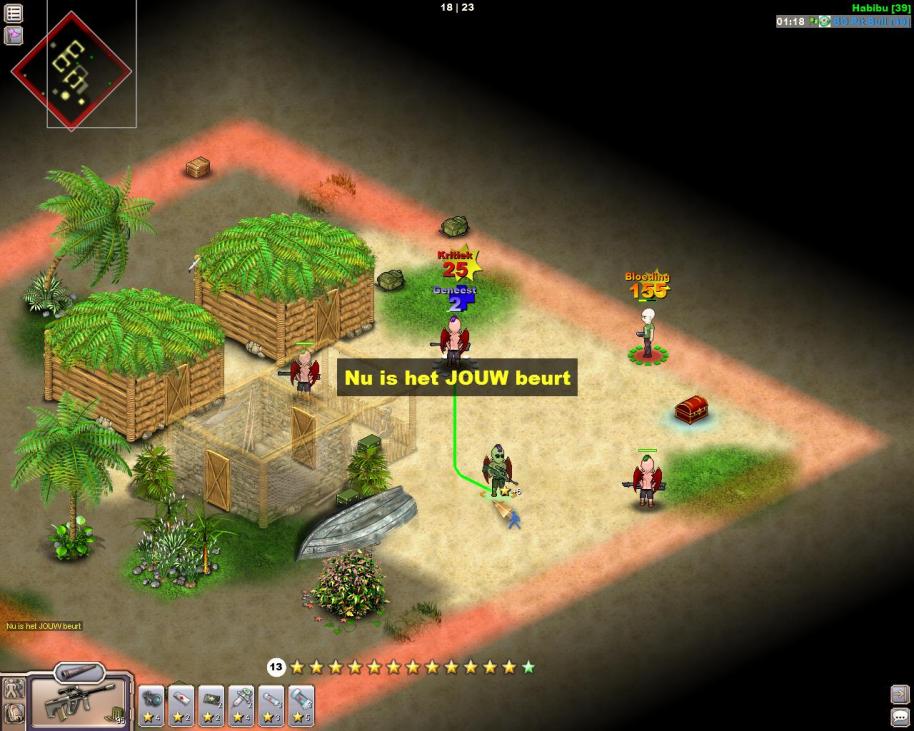914x731 pixels.
Task: Select the white capsule item costing 3 stars
Action: tap(271, 701)
